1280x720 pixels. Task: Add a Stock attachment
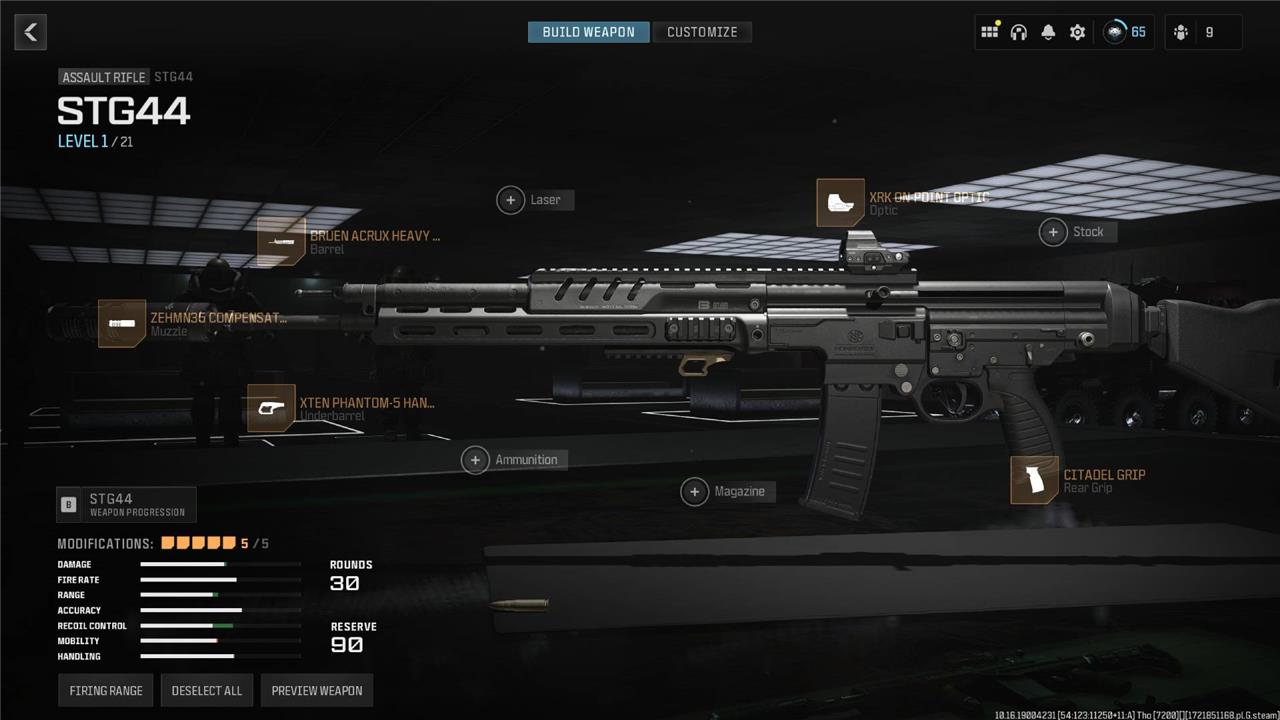coord(1053,232)
